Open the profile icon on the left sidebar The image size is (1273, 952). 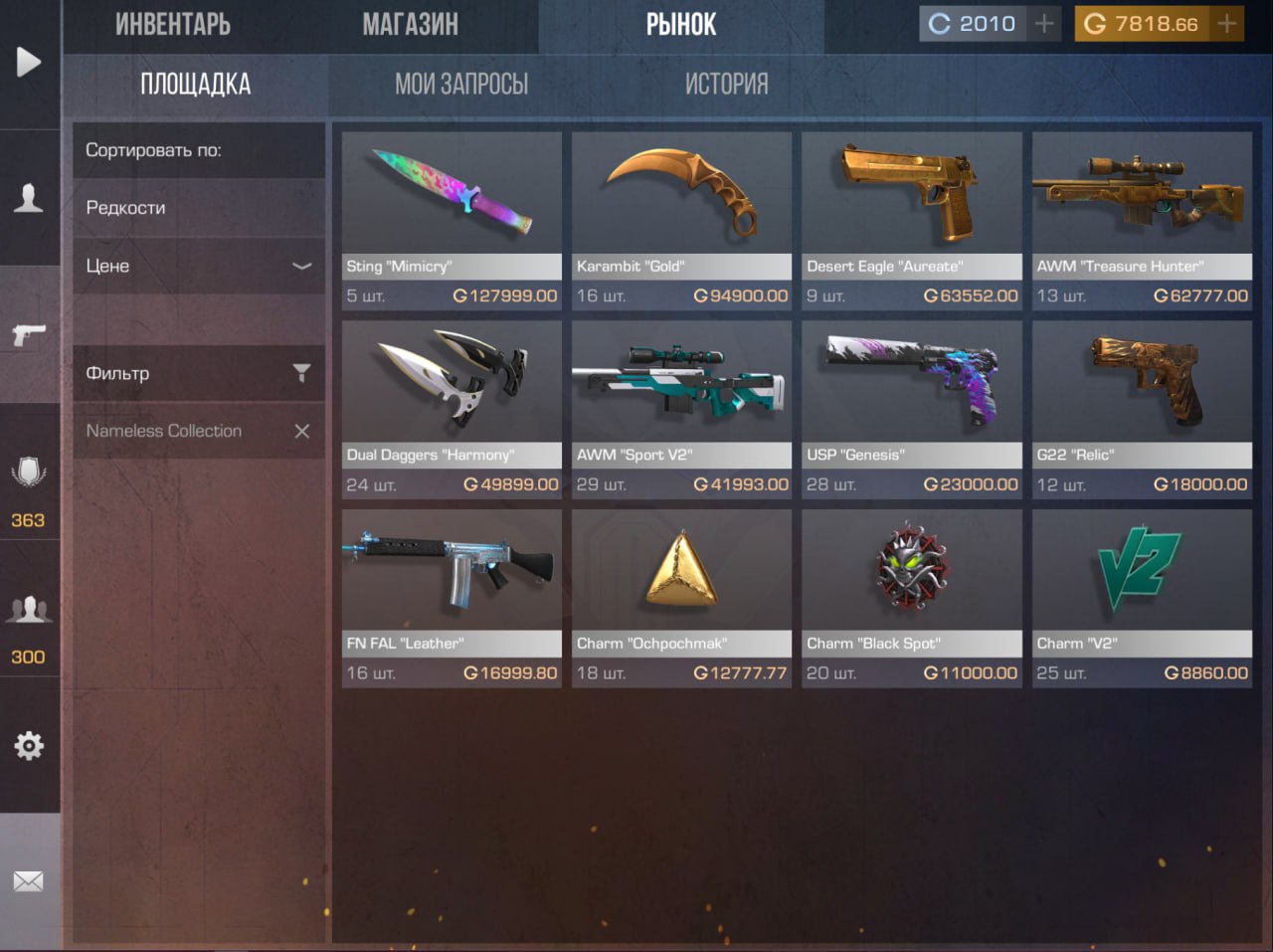(30, 200)
